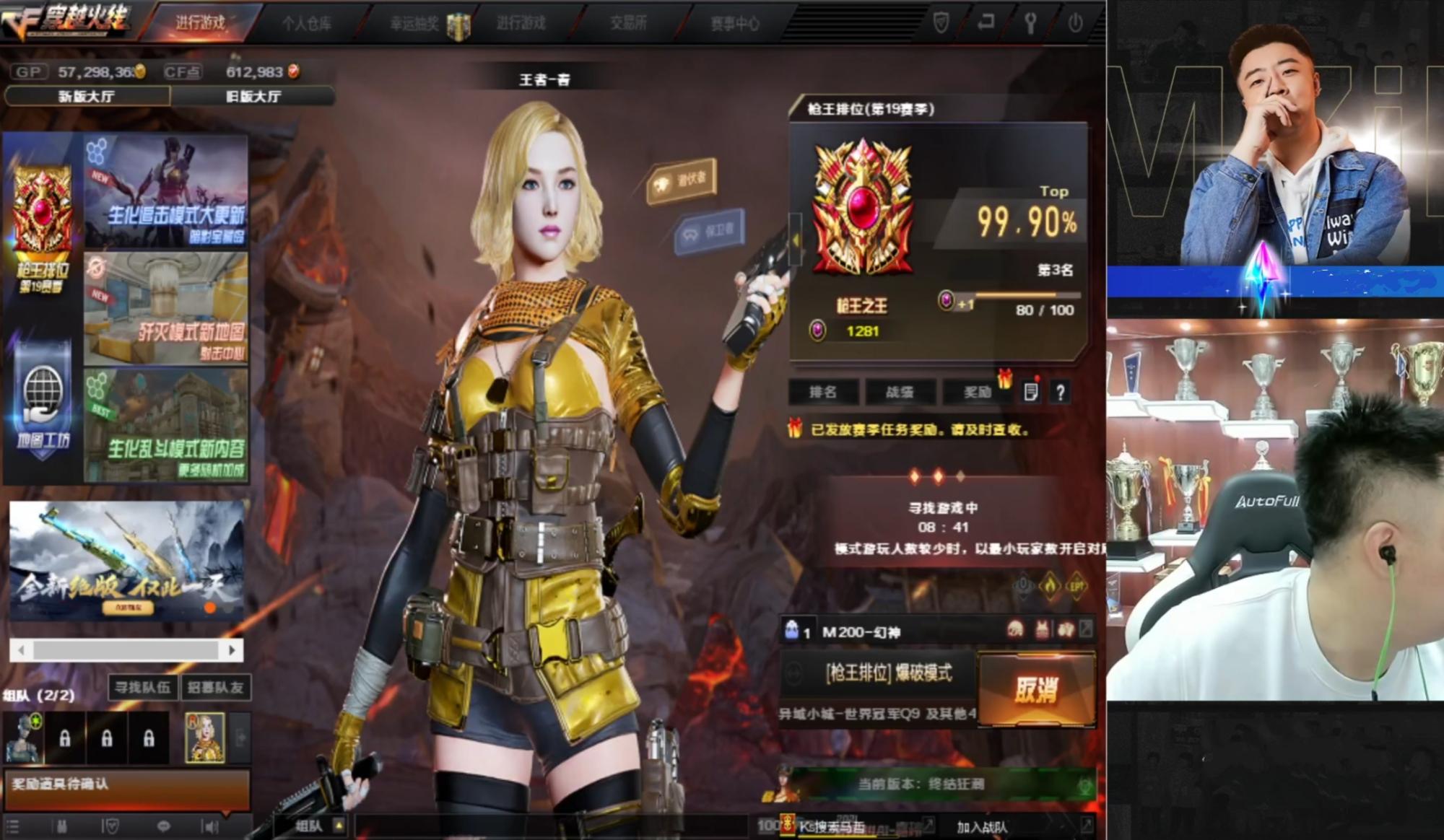Cancel matchmaking with the 取消 button
Screen dimensions: 1444x840
click(x=1036, y=690)
